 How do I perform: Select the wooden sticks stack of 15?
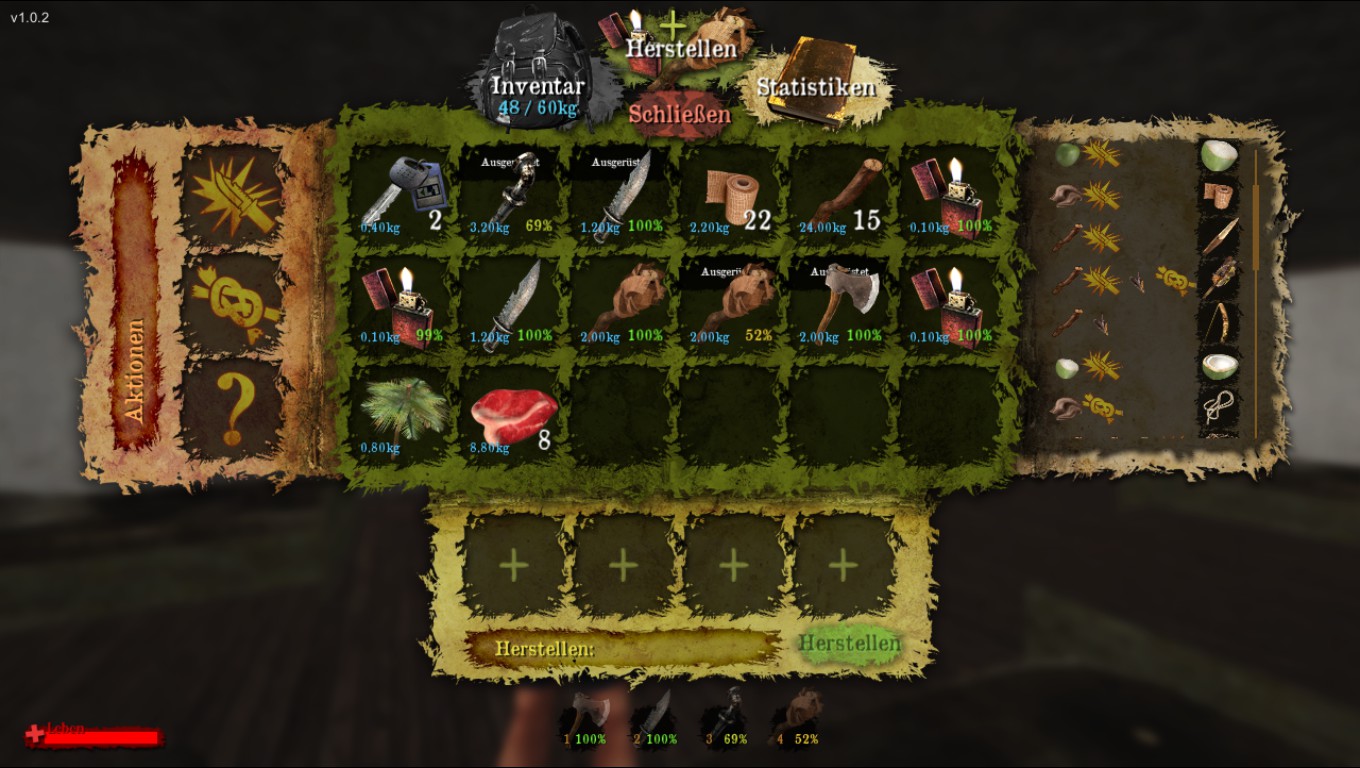(x=841, y=195)
